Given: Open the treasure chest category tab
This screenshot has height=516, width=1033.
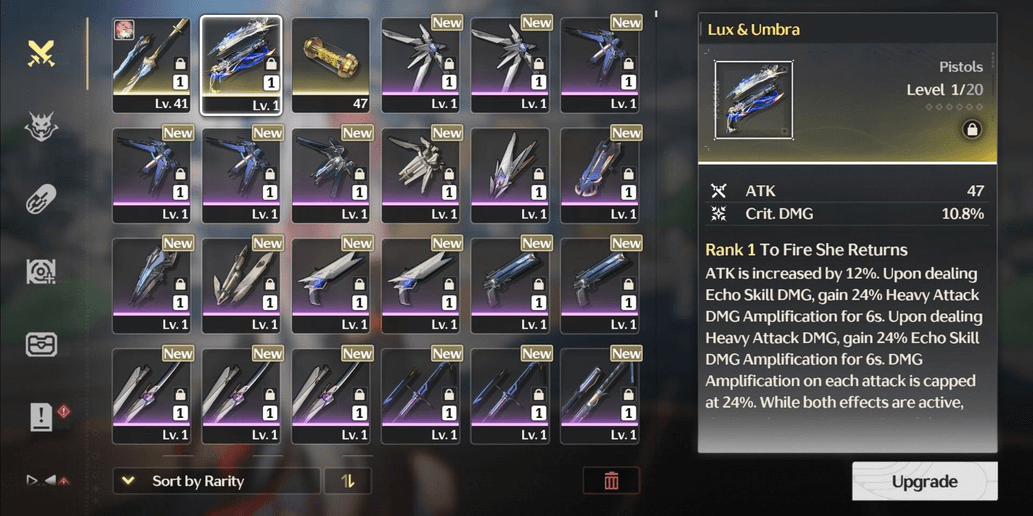Looking at the screenshot, I should pyautogui.click(x=41, y=344).
